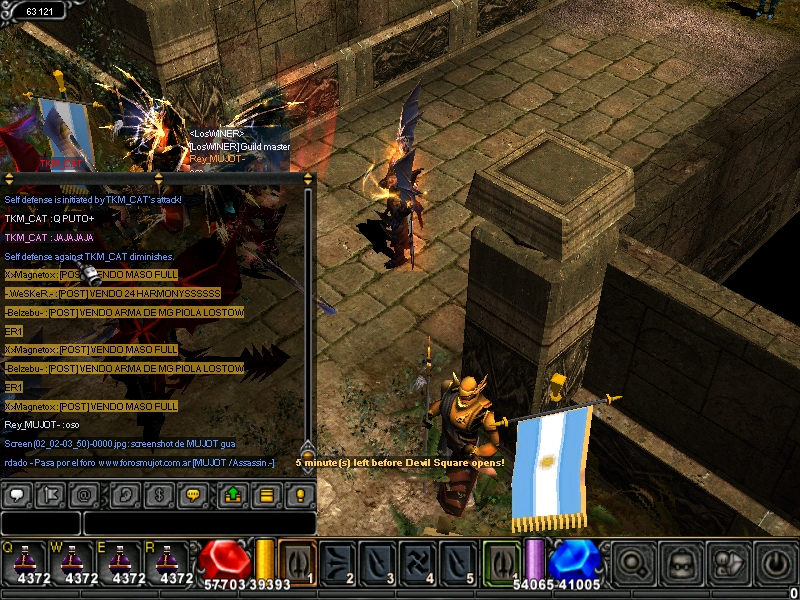This screenshot has width=800, height=600.
Task: Click the yellow exclamation mark button
Action: click(299, 494)
